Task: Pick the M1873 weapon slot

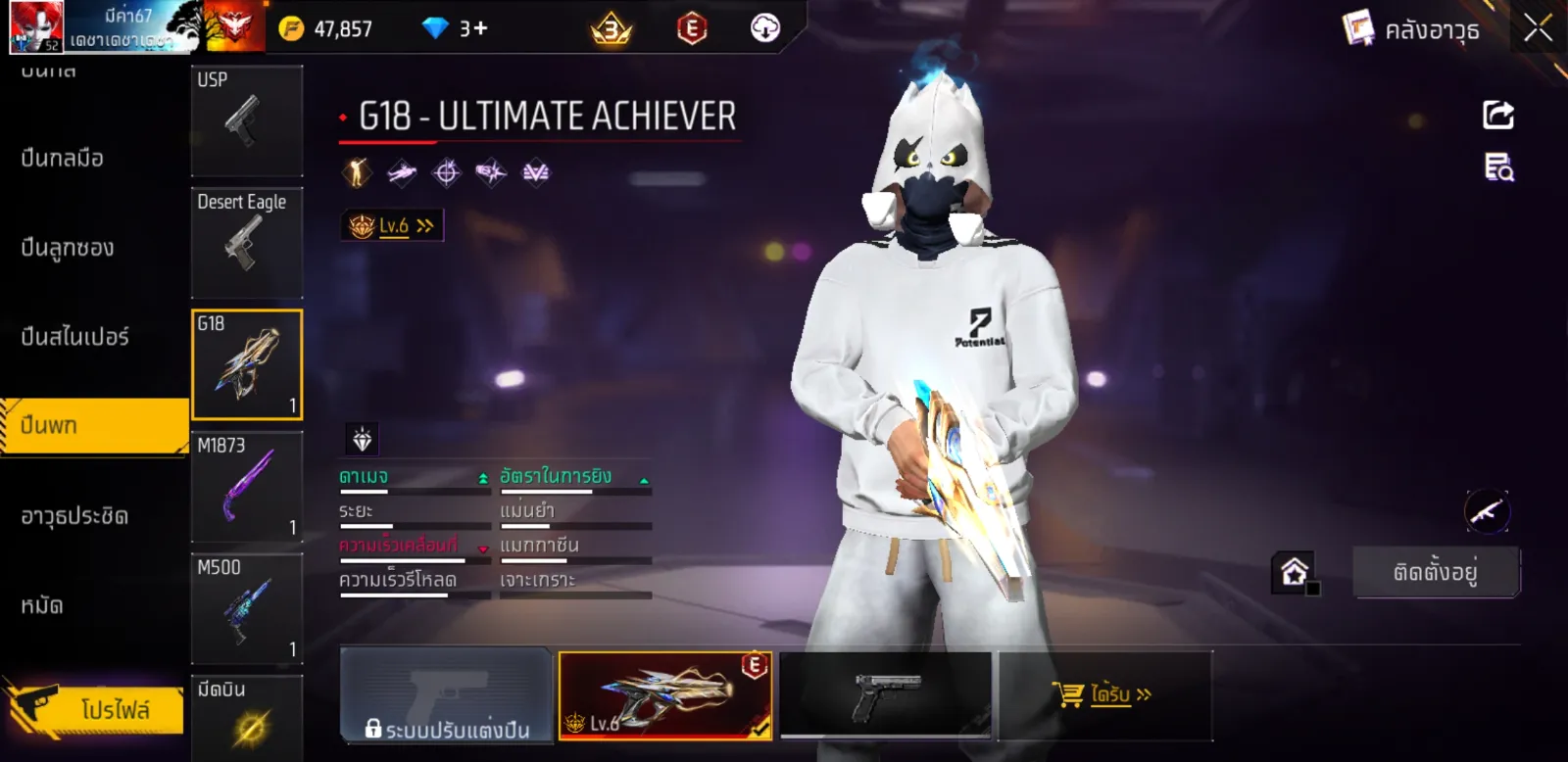Action: click(246, 486)
